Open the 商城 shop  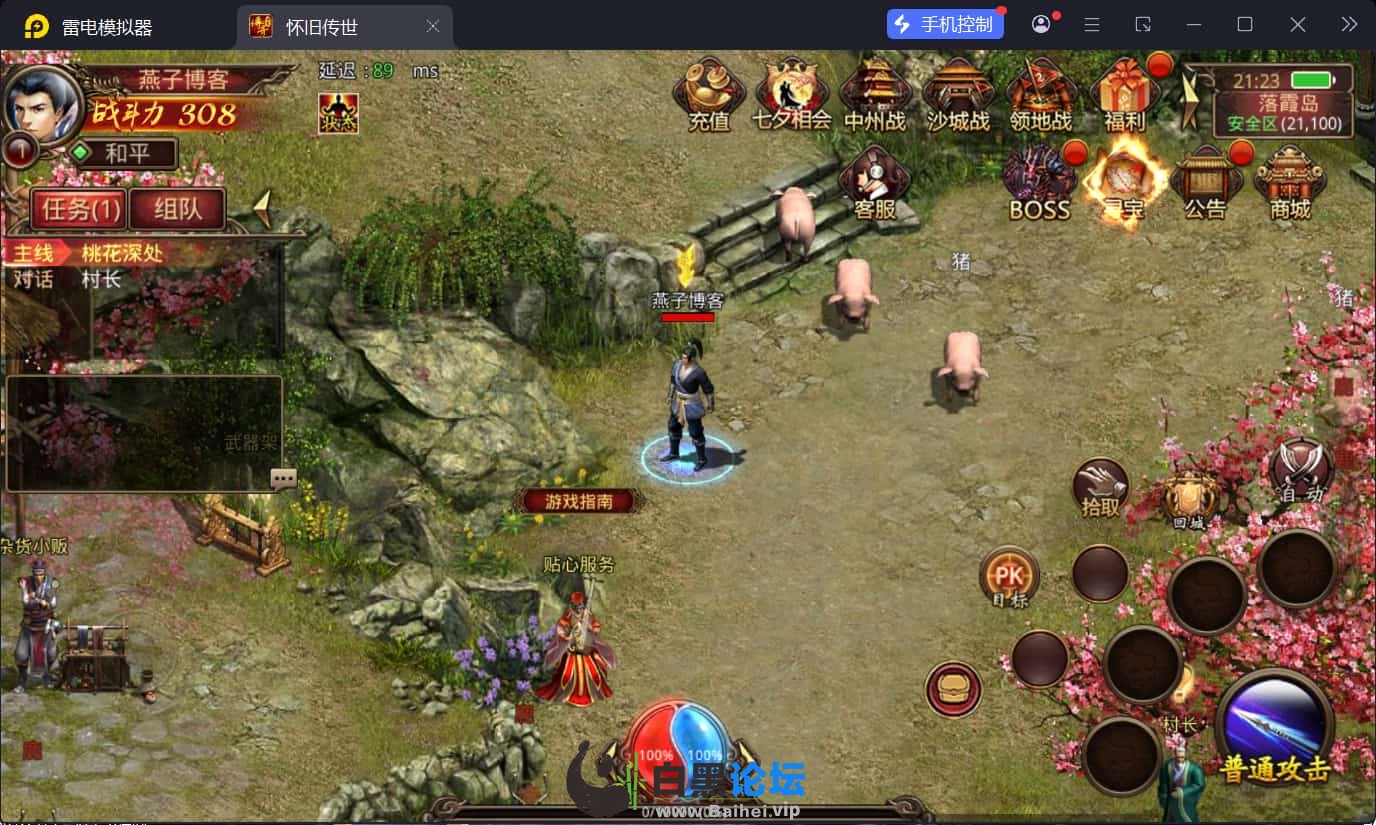click(x=1289, y=183)
